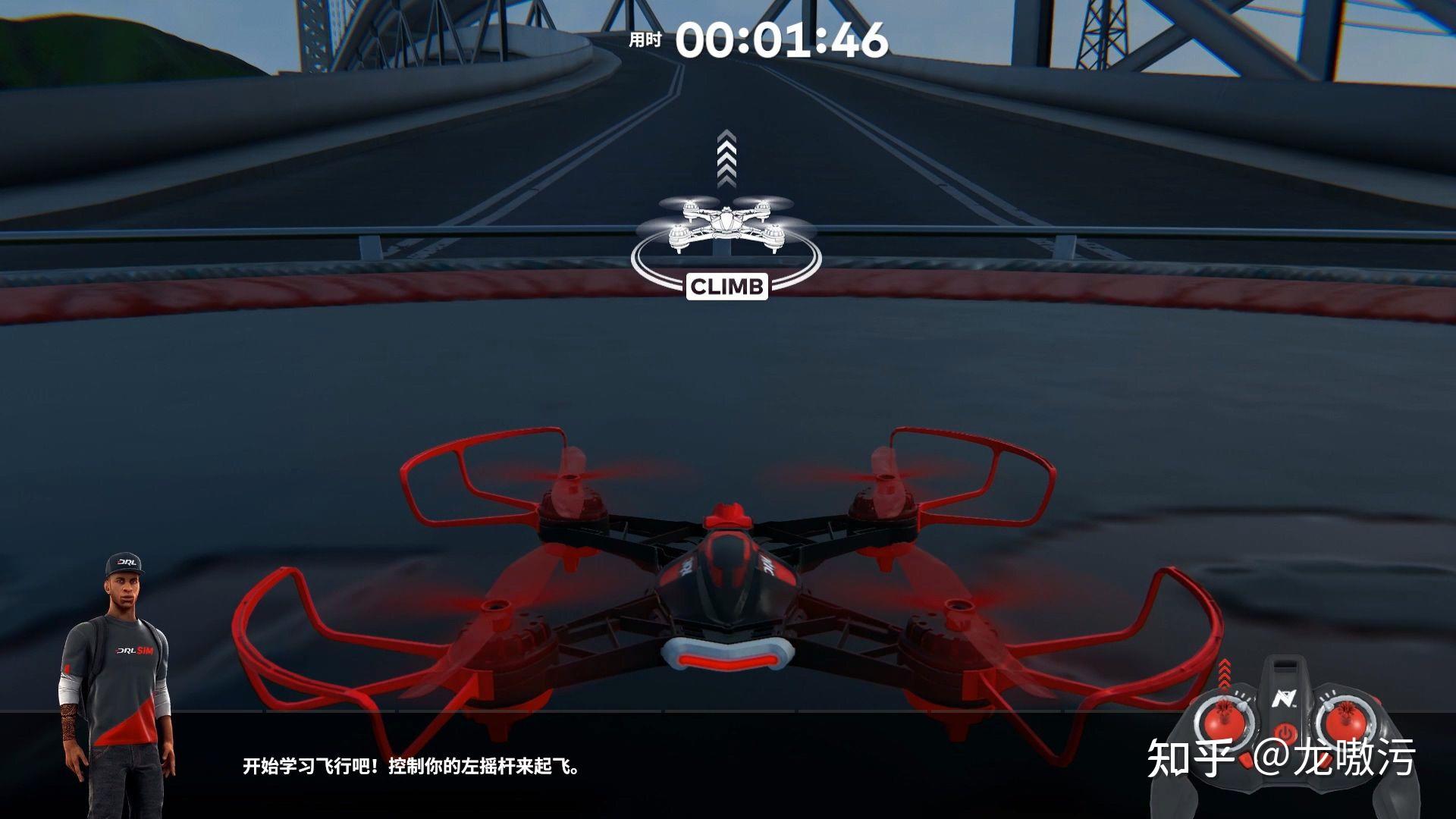Click the red shoulder switch on the controller
The width and height of the screenshot is (1456, 819).
(x=1377, y=698)
